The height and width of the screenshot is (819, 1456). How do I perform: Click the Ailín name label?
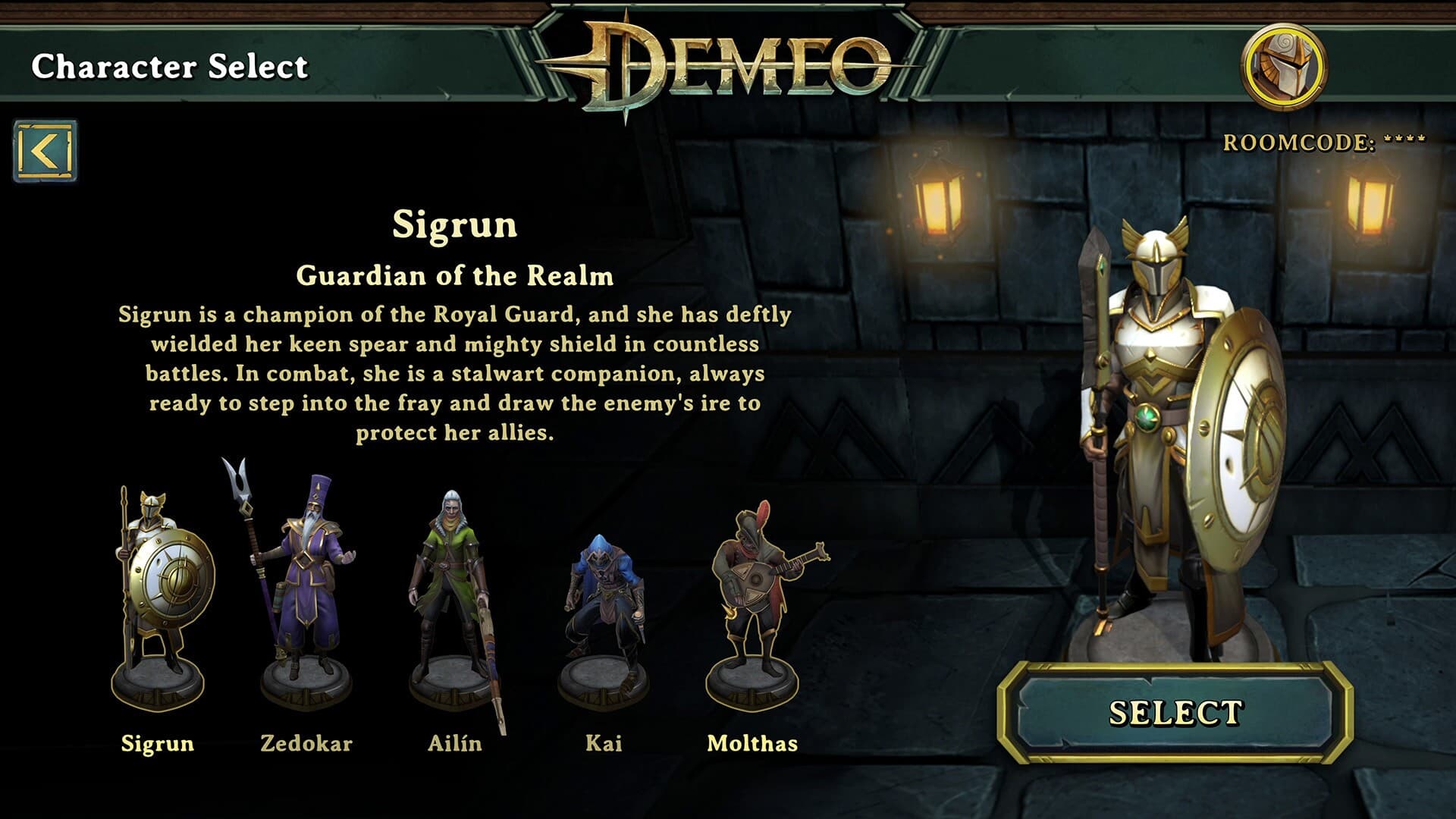point(453,745)
